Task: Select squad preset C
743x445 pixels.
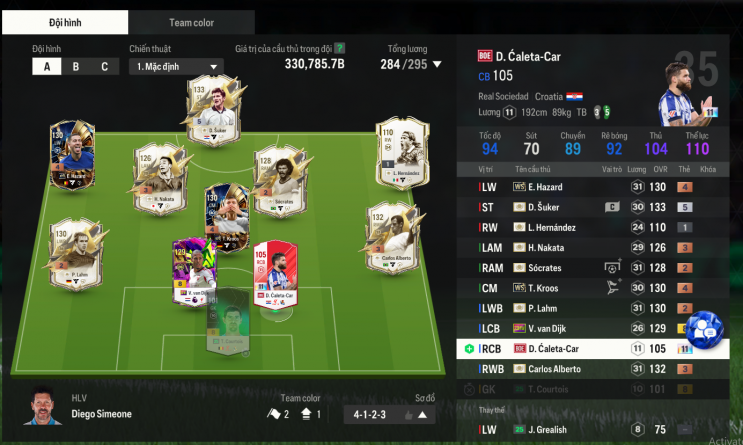Action: click(104, 67)
